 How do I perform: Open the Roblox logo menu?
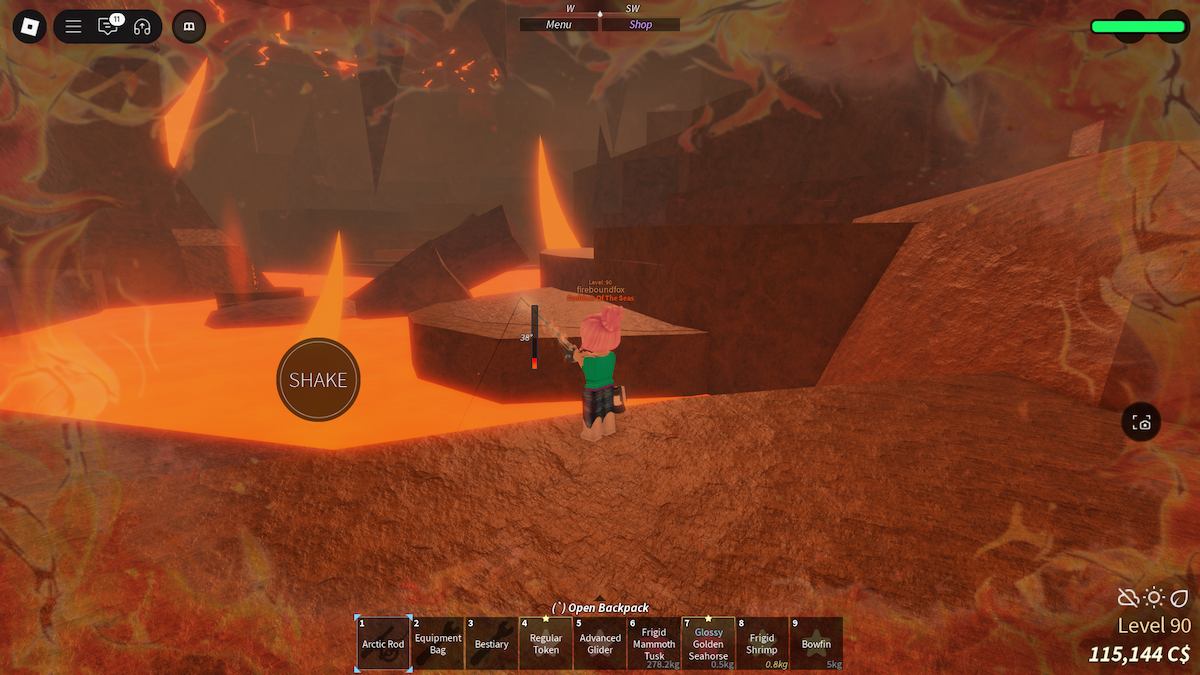pos(29,26)
